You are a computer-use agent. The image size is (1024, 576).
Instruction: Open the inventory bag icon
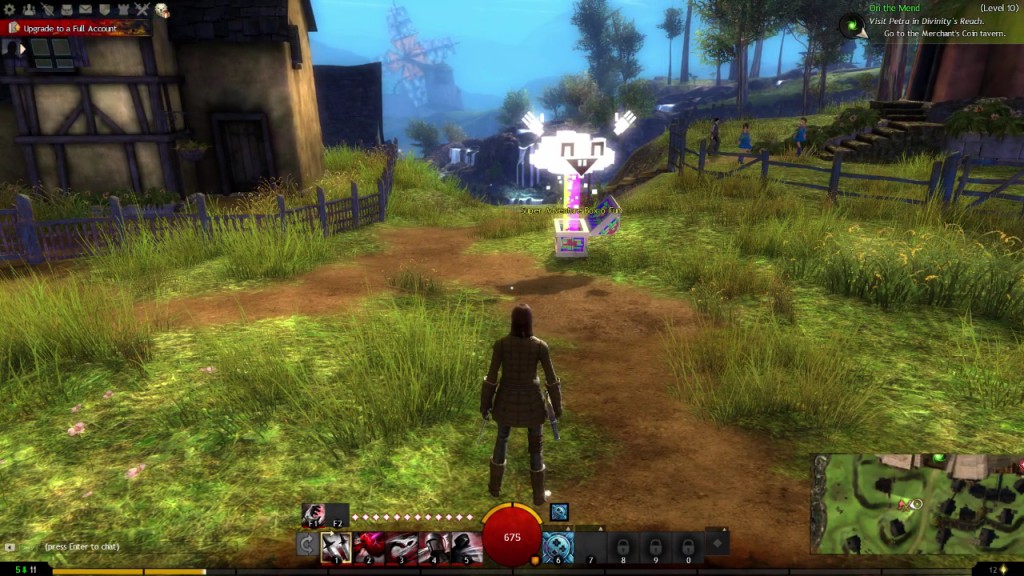[x=67, y=10]
